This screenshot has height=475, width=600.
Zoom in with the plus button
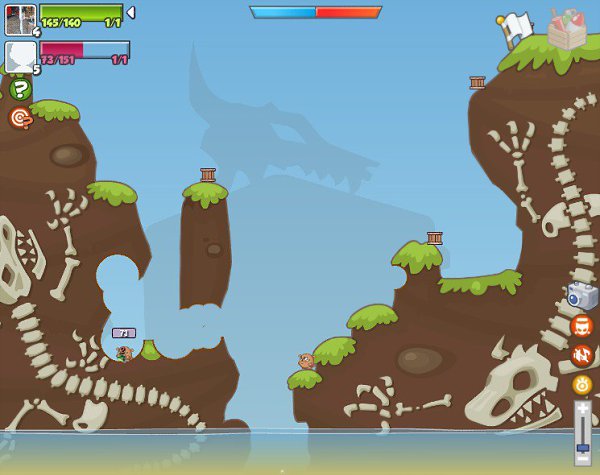coord(582,408)
